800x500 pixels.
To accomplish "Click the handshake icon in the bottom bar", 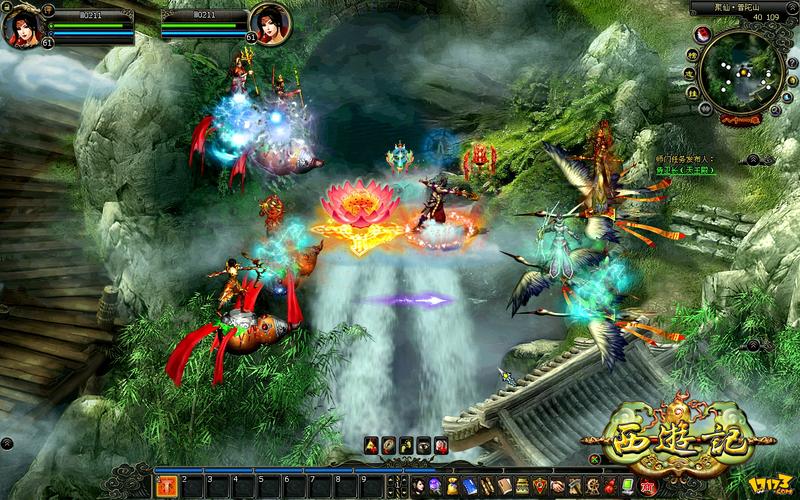I will coord(557,486).
